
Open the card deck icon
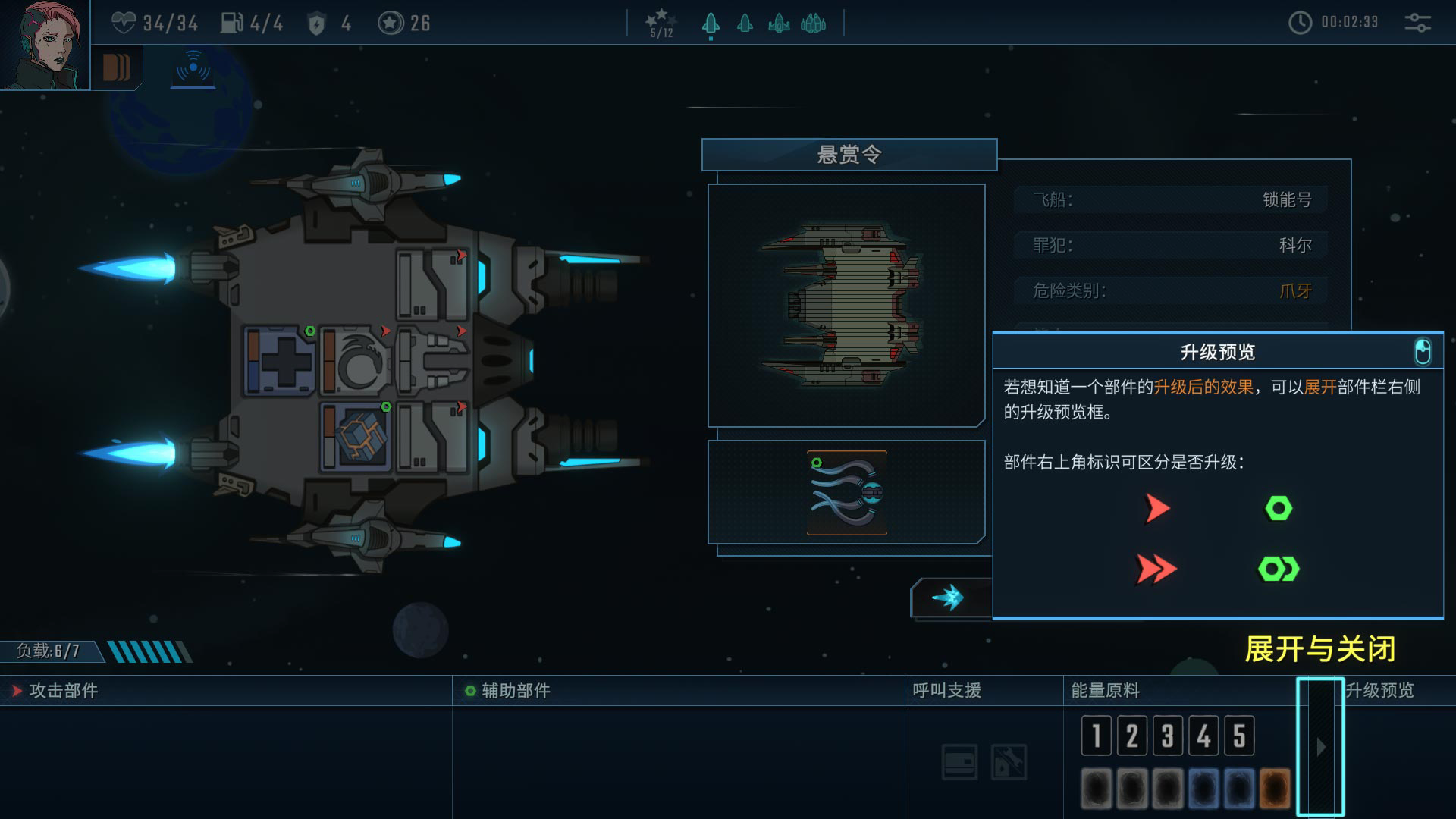116,67
